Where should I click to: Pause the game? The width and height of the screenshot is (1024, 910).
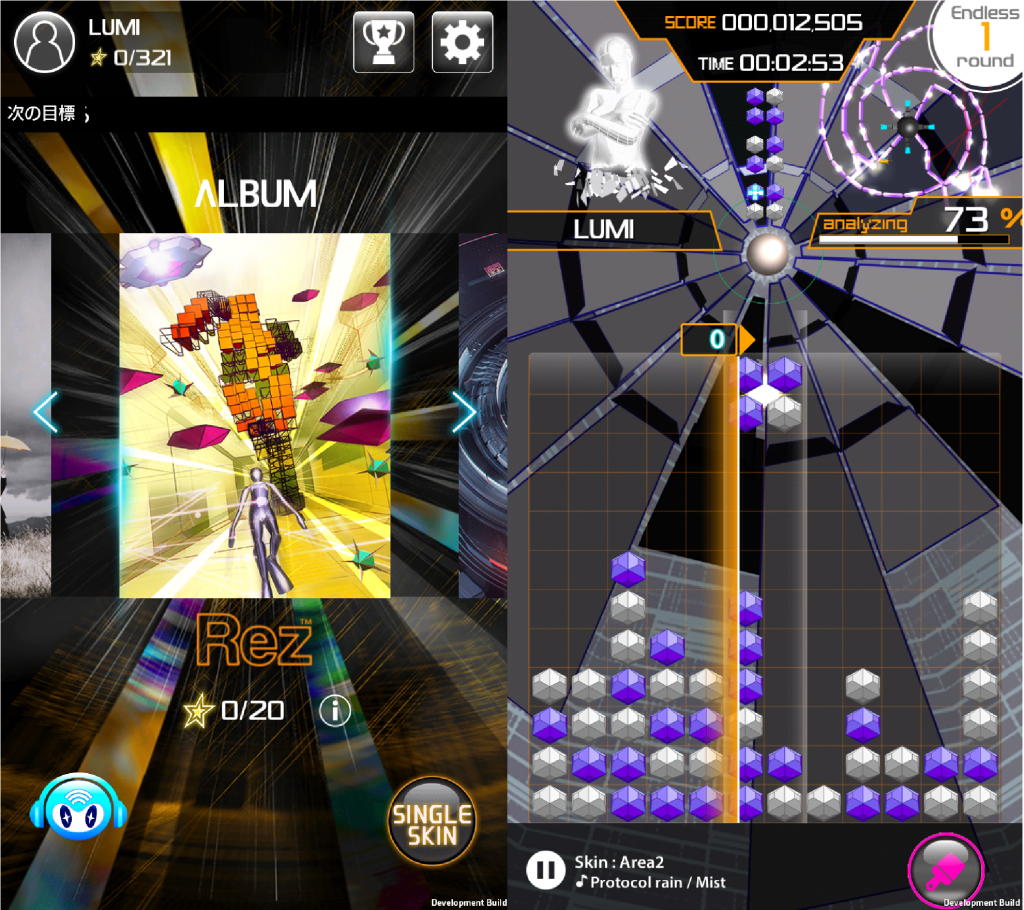tap(545, 869)
